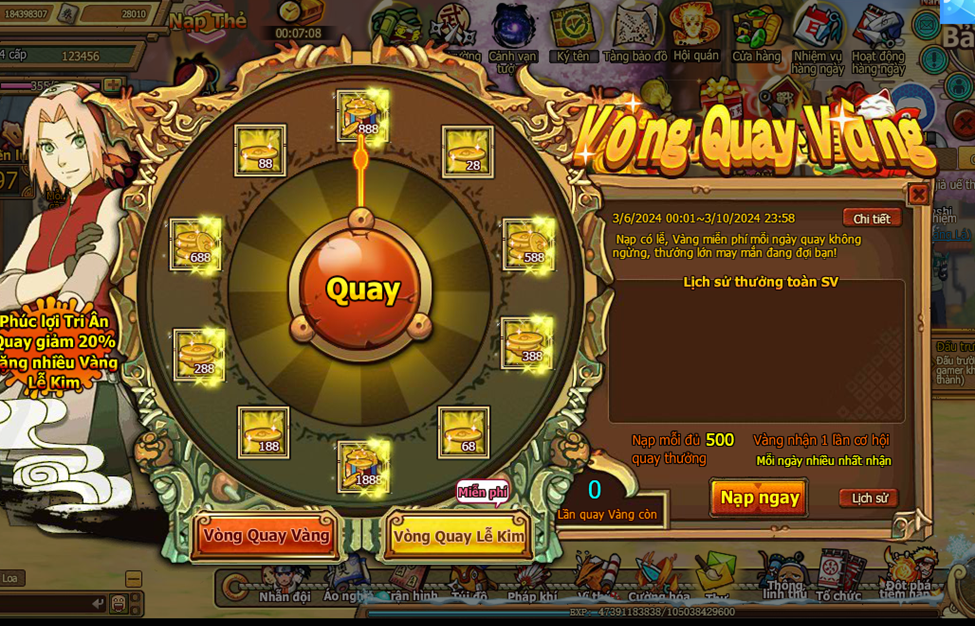Open the Pháp khí menu

pyautogui.click(x=531, y=583)
